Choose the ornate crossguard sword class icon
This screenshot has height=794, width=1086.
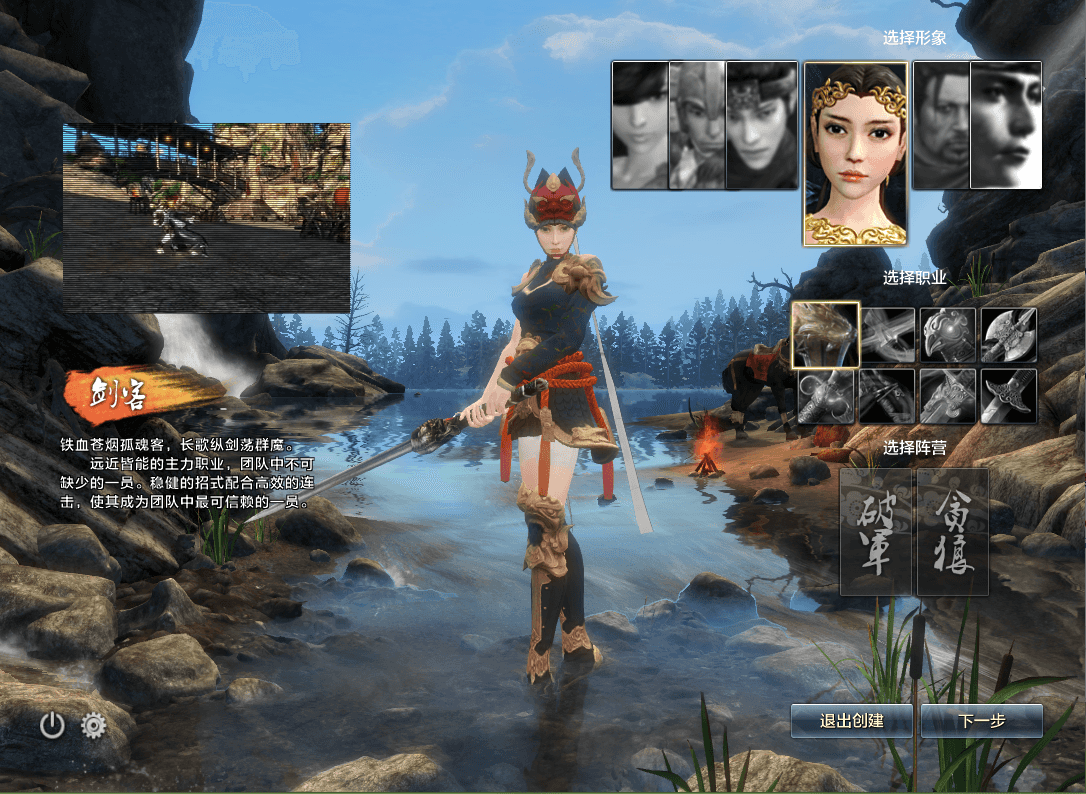coord(1008,396)
